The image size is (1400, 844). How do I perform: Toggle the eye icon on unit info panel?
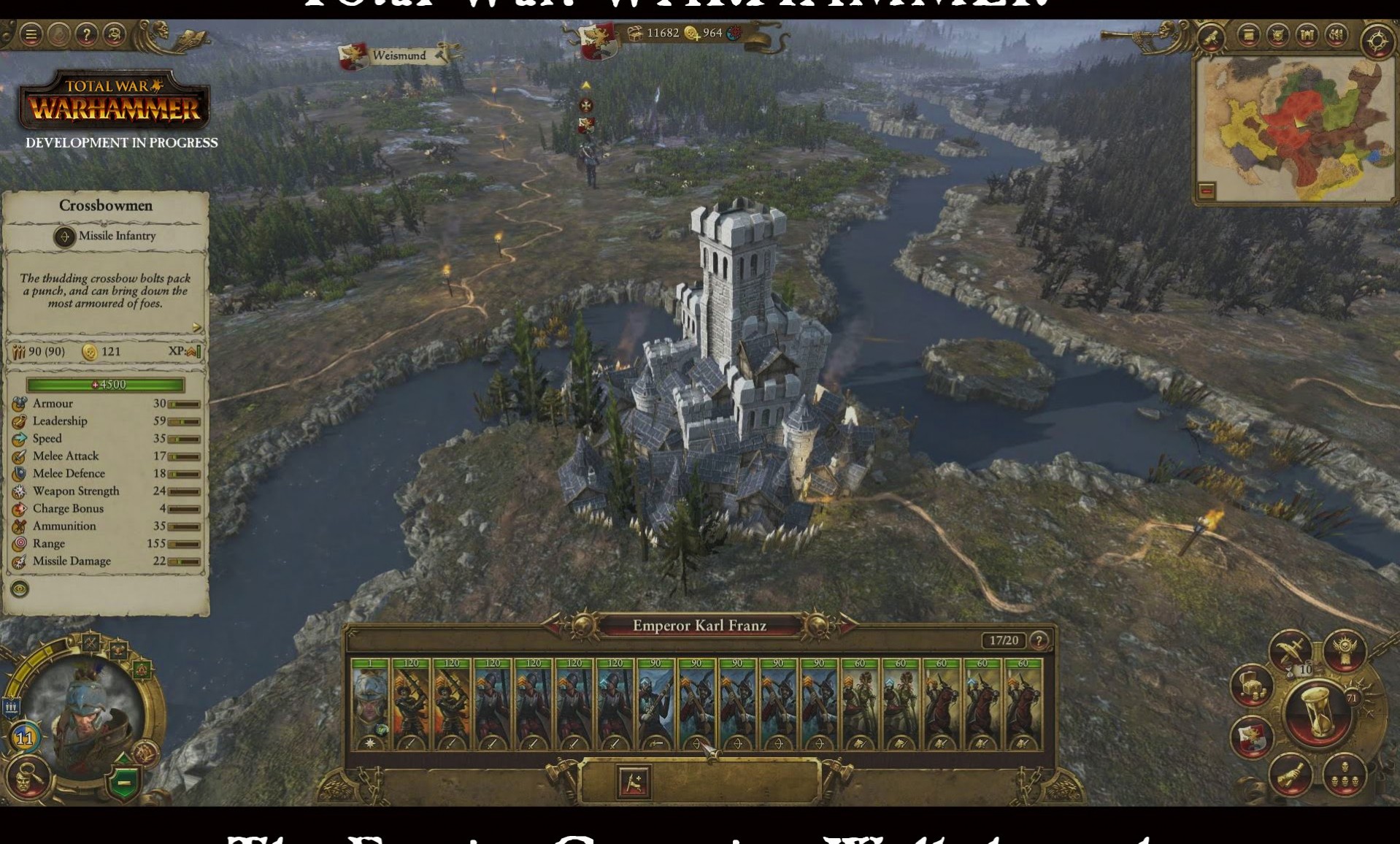[x=20, y=589]
